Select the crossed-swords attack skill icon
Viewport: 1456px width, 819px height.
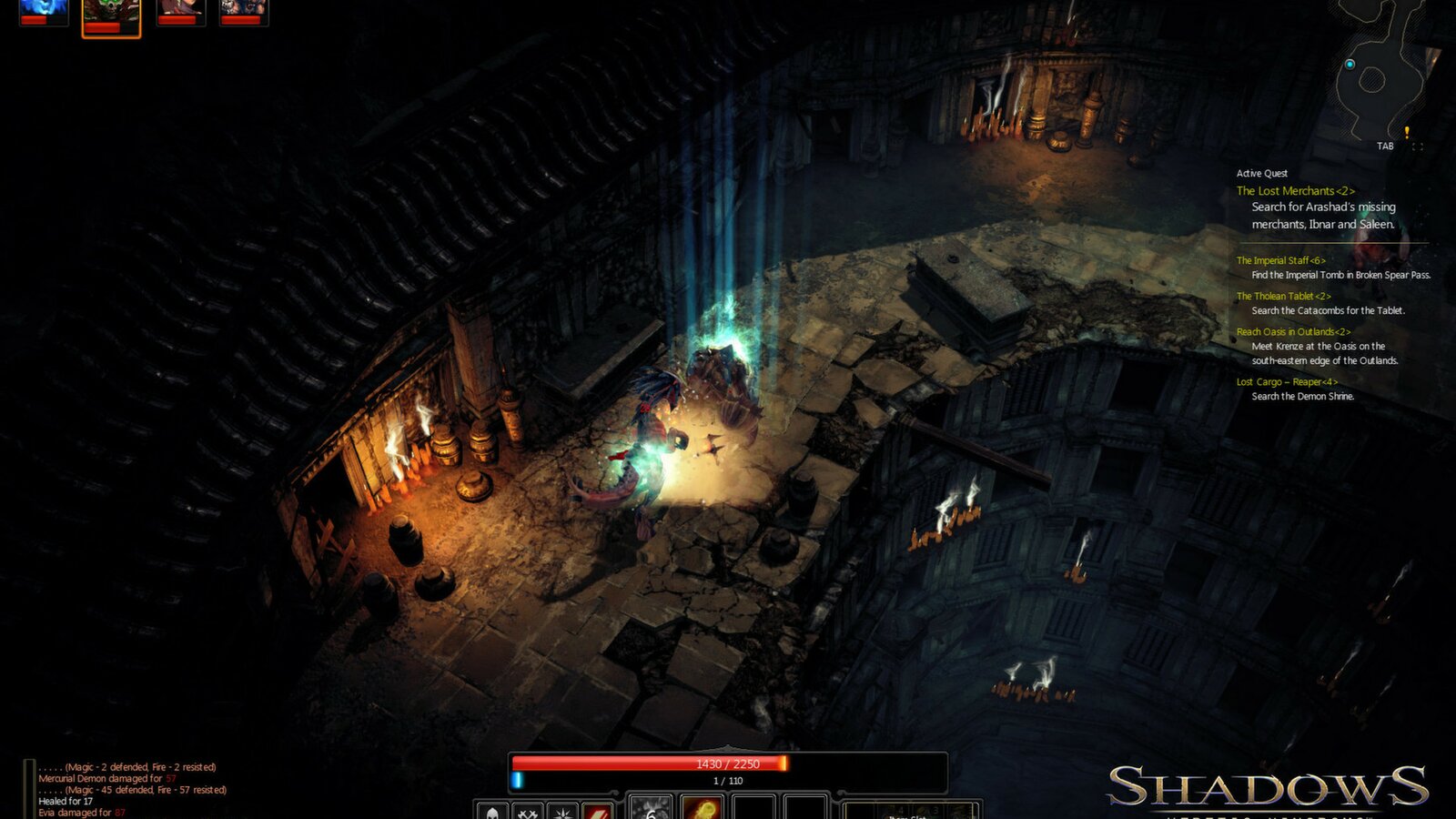[x=528, y=814]
